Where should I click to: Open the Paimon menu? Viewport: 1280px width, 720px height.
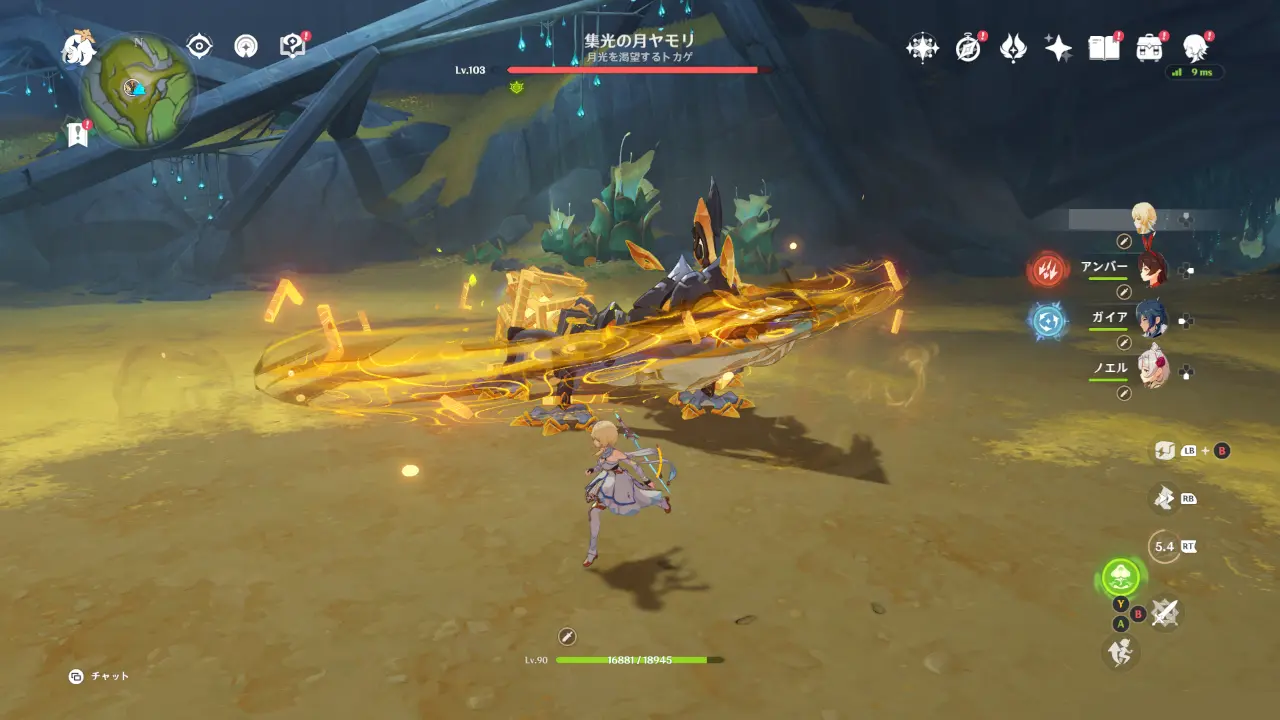click(x=78, y=48)
